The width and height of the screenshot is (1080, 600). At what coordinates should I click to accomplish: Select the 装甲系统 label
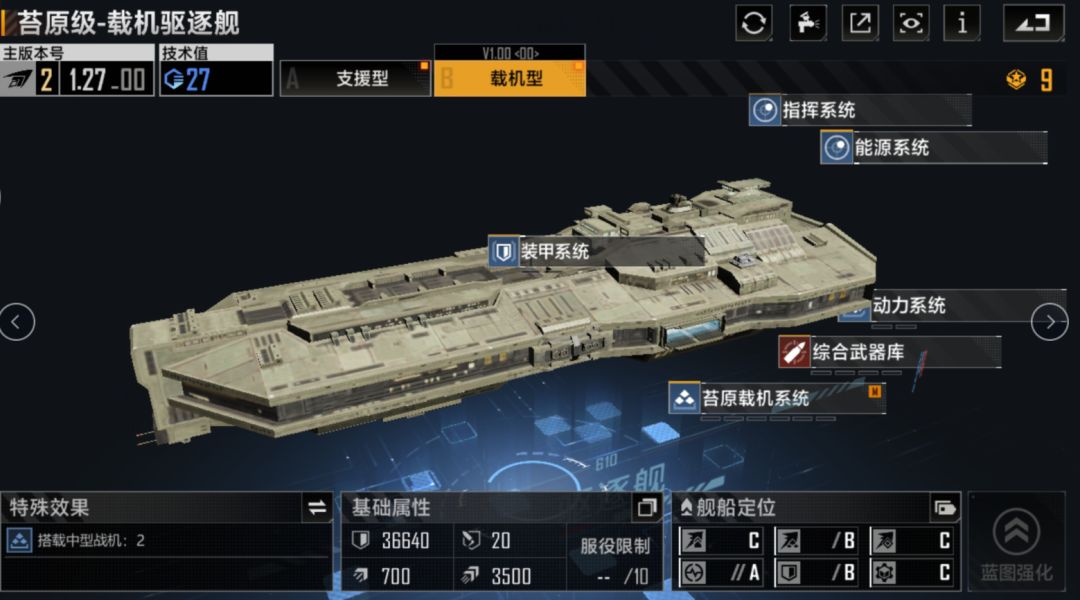click(596, 252)
